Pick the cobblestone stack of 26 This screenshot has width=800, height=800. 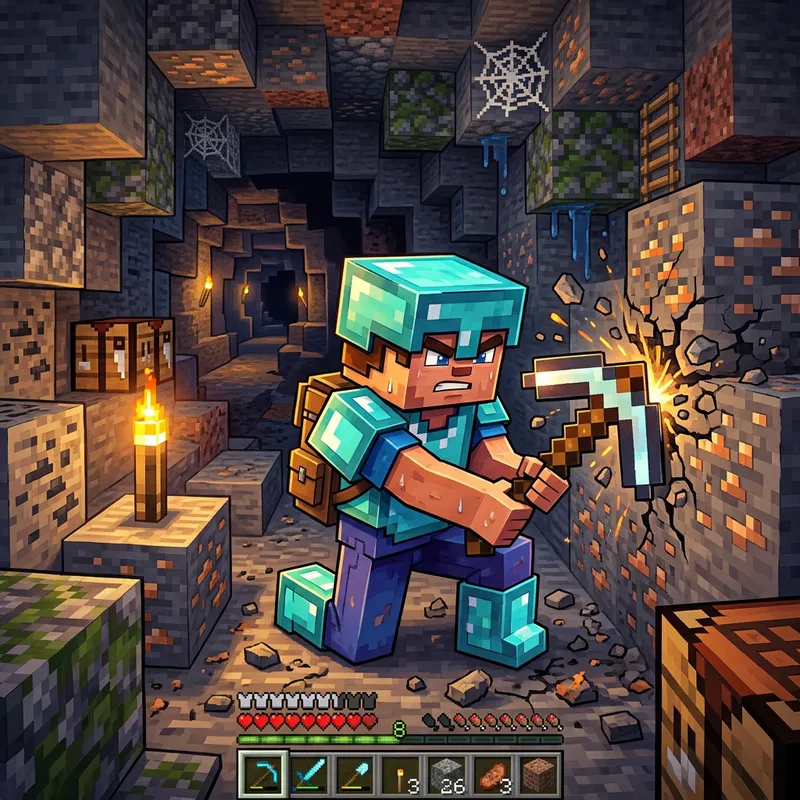coord(448,773)
